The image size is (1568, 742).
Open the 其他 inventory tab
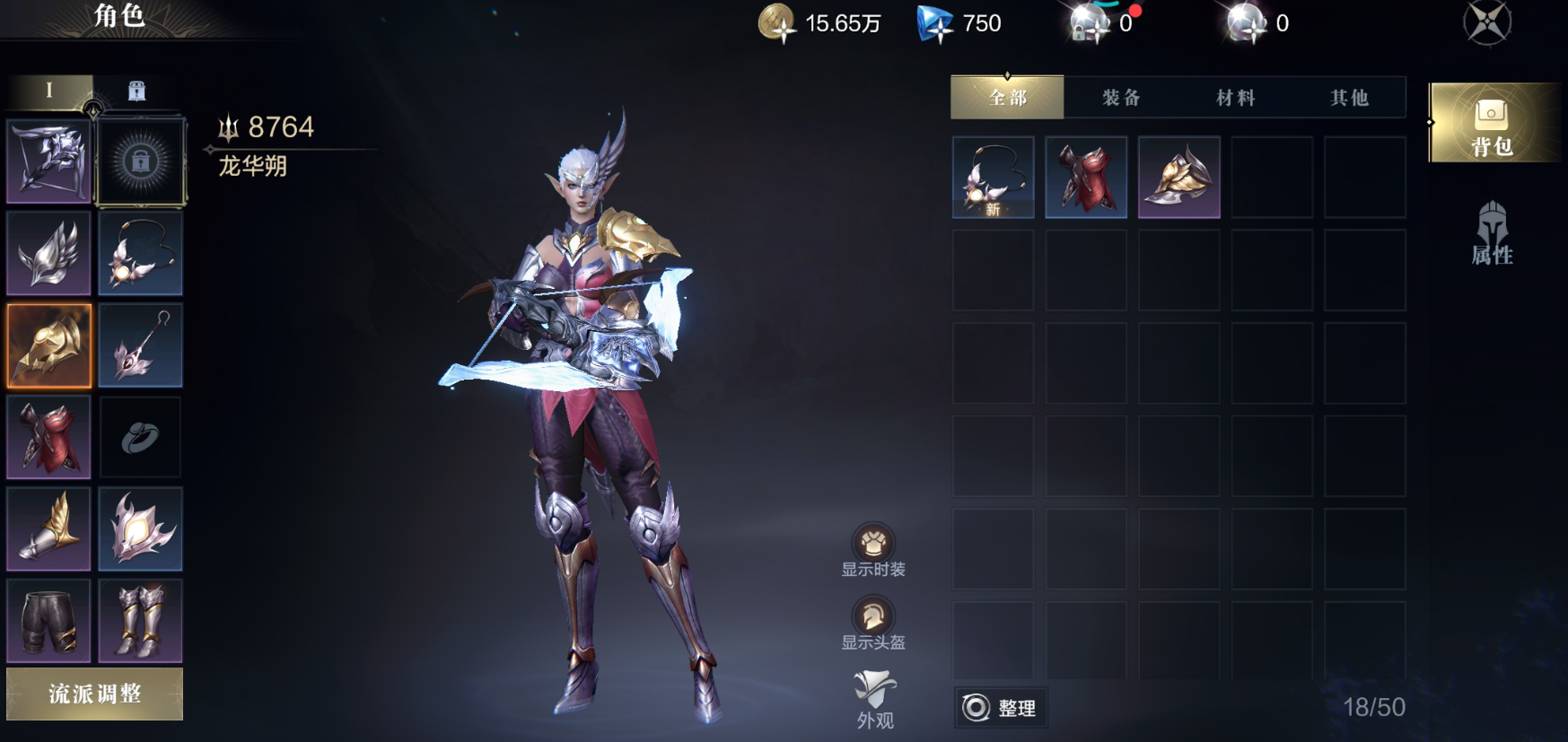pyautogui.click(x=1349, y=97)
